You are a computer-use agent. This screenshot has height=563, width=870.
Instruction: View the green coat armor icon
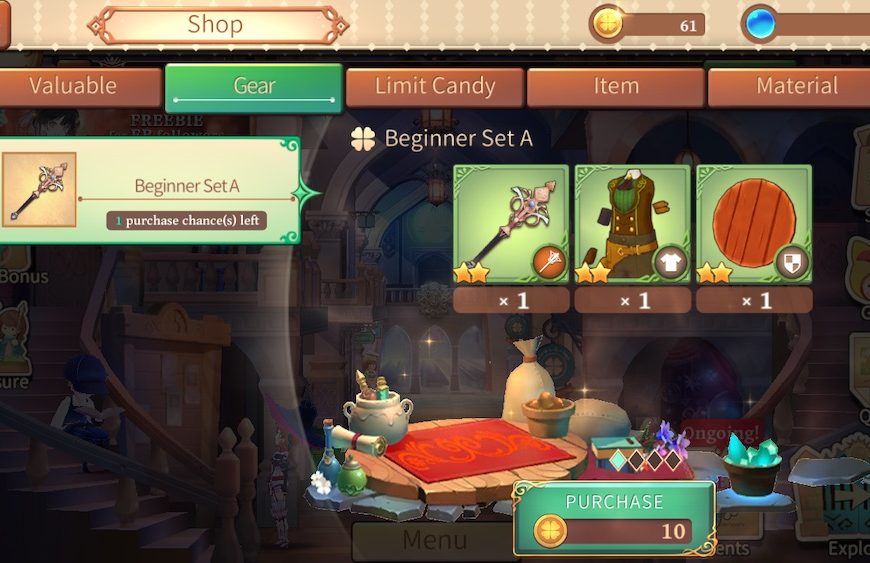(632, 224)
